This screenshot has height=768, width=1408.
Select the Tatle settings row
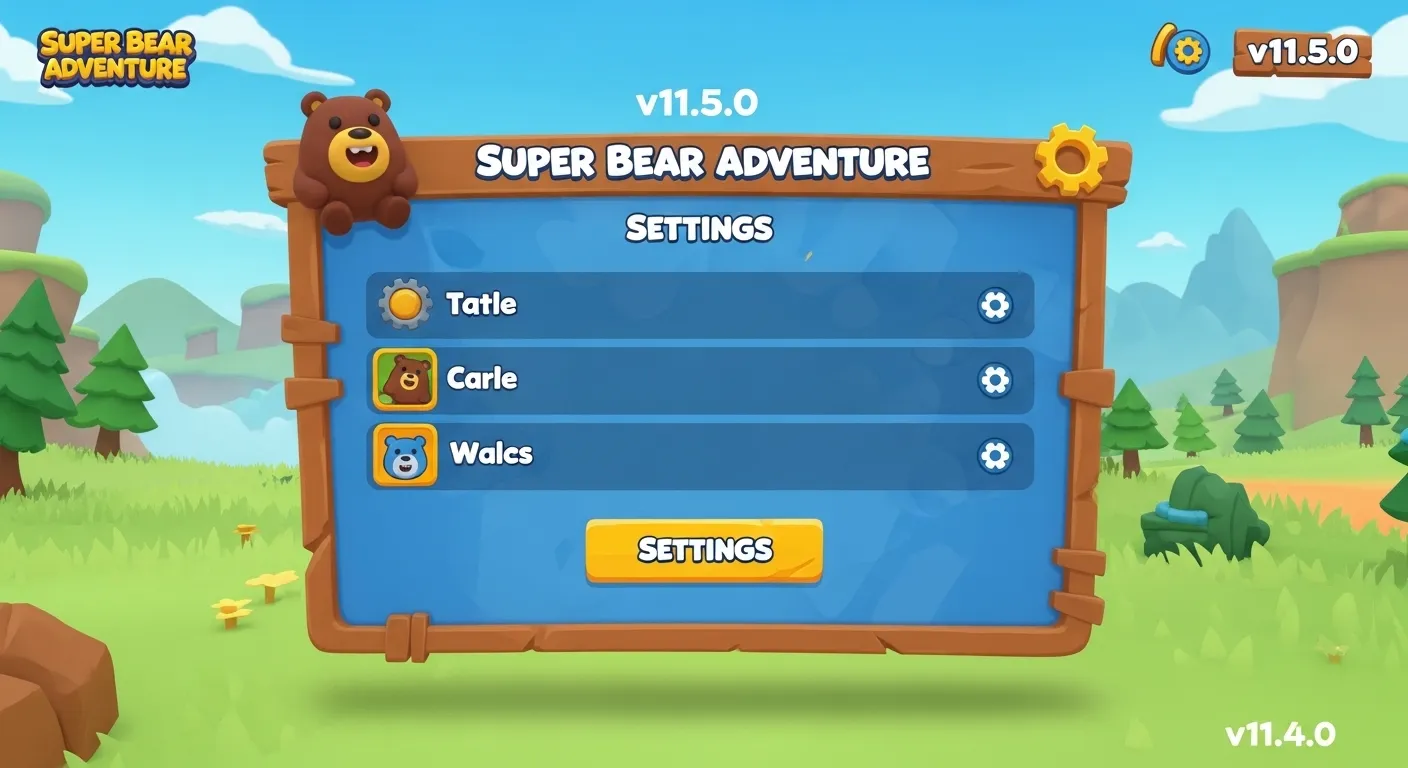(x=700, y=305)
